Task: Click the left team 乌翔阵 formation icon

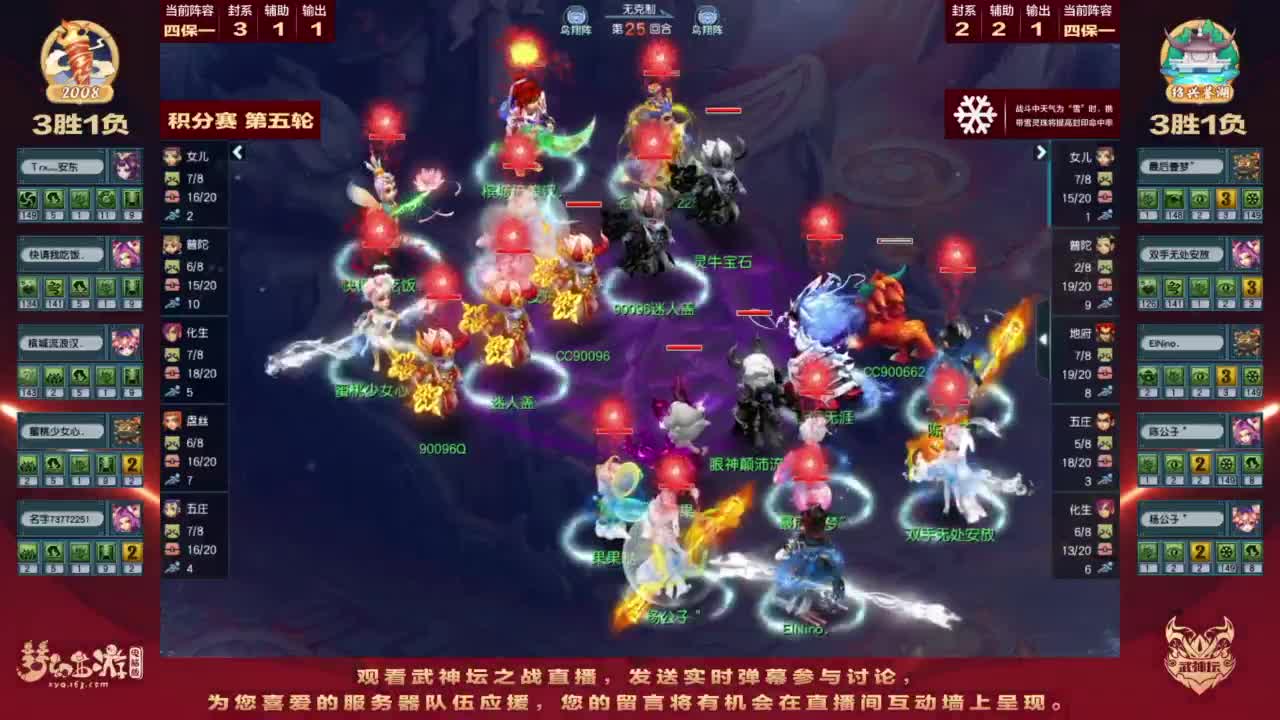Action: pyautogui.click(x=575, y=15)
